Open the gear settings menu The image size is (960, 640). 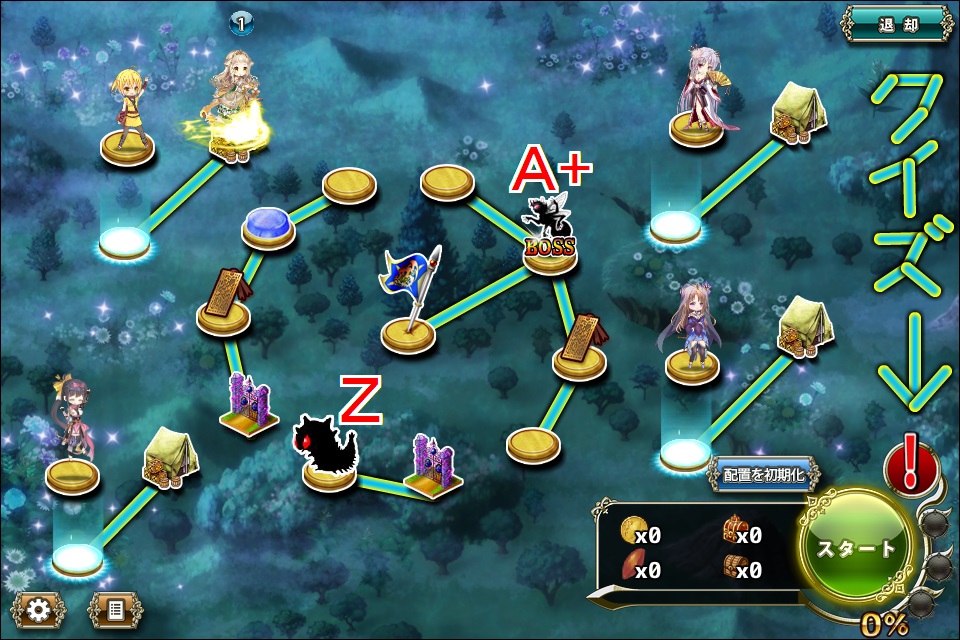39,607
